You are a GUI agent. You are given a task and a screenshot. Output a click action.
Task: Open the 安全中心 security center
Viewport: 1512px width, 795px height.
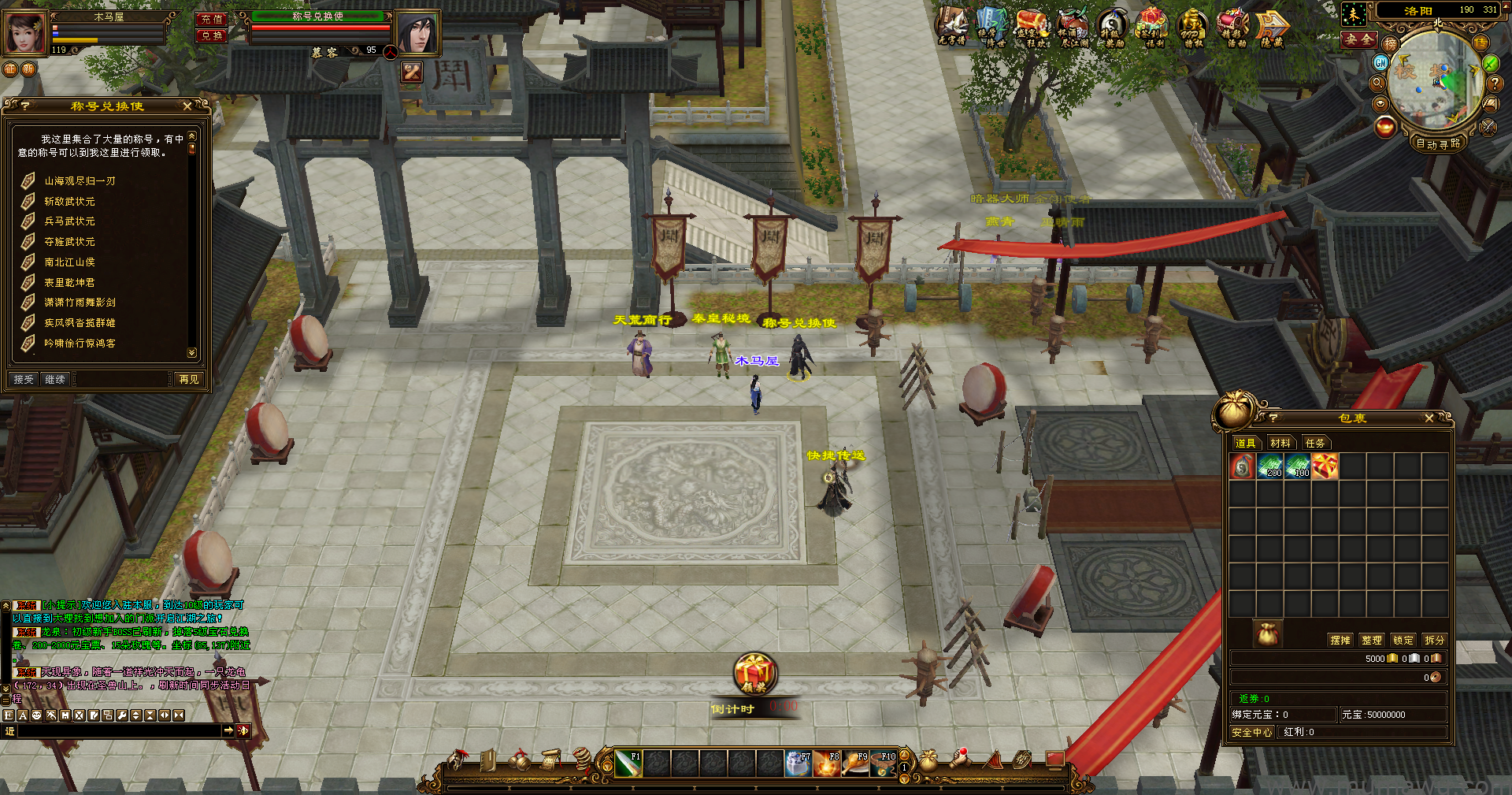pyautogui.click(x=1251, y=732)
